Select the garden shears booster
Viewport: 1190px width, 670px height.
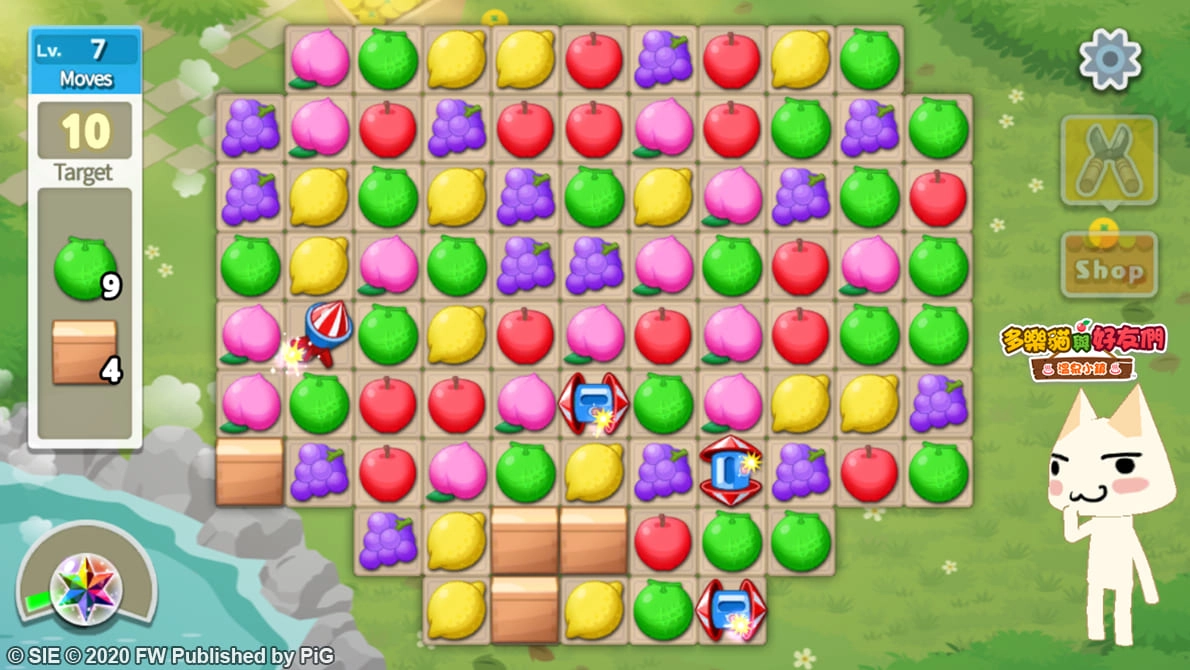[1108, 160]
